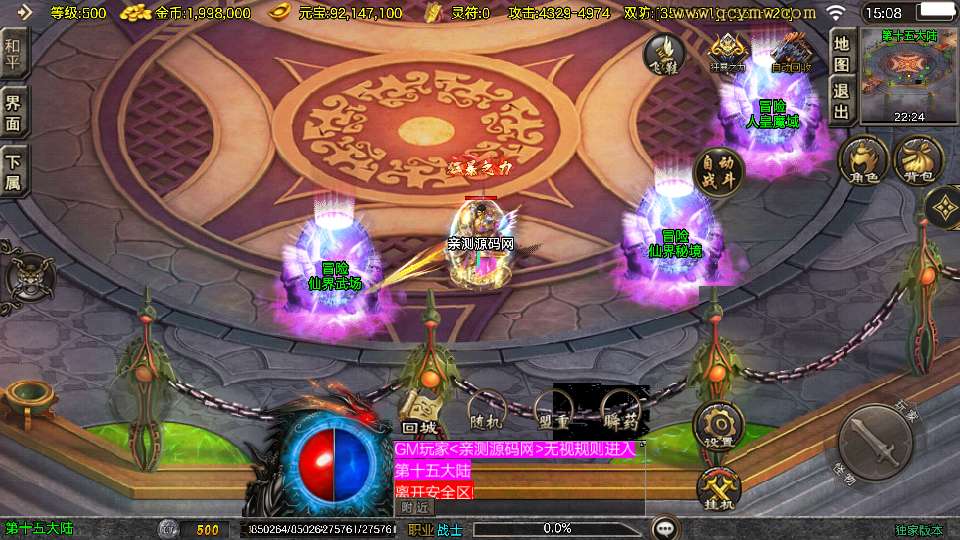This screenshot has height=540, width=960.
Task: Open the 设置 gear settings
Action: (x=718, y=425)
